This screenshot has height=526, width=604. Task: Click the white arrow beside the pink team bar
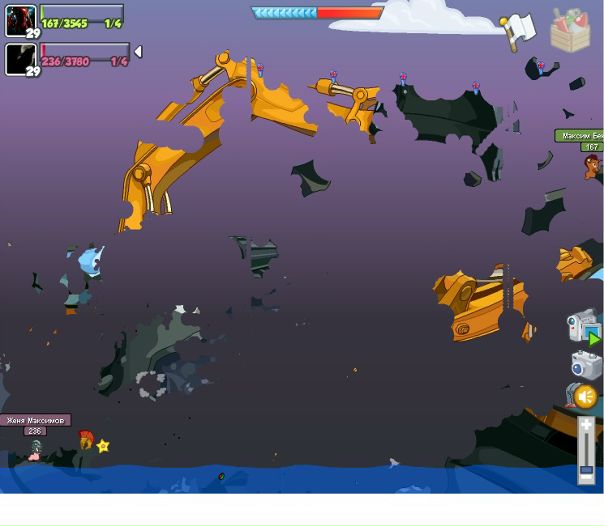pos(138,51)
